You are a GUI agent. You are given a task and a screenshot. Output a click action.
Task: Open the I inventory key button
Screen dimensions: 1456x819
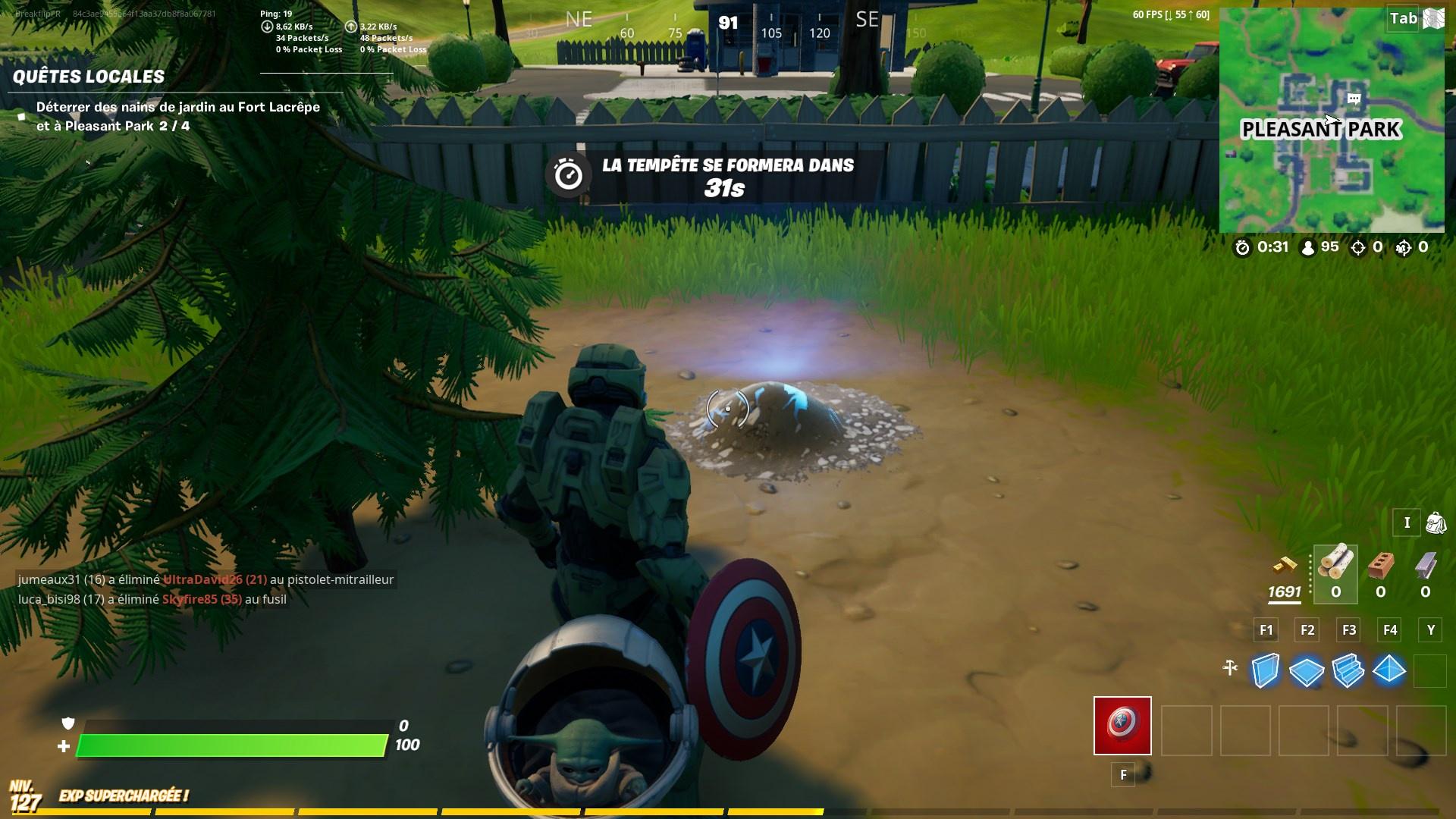1407,523
